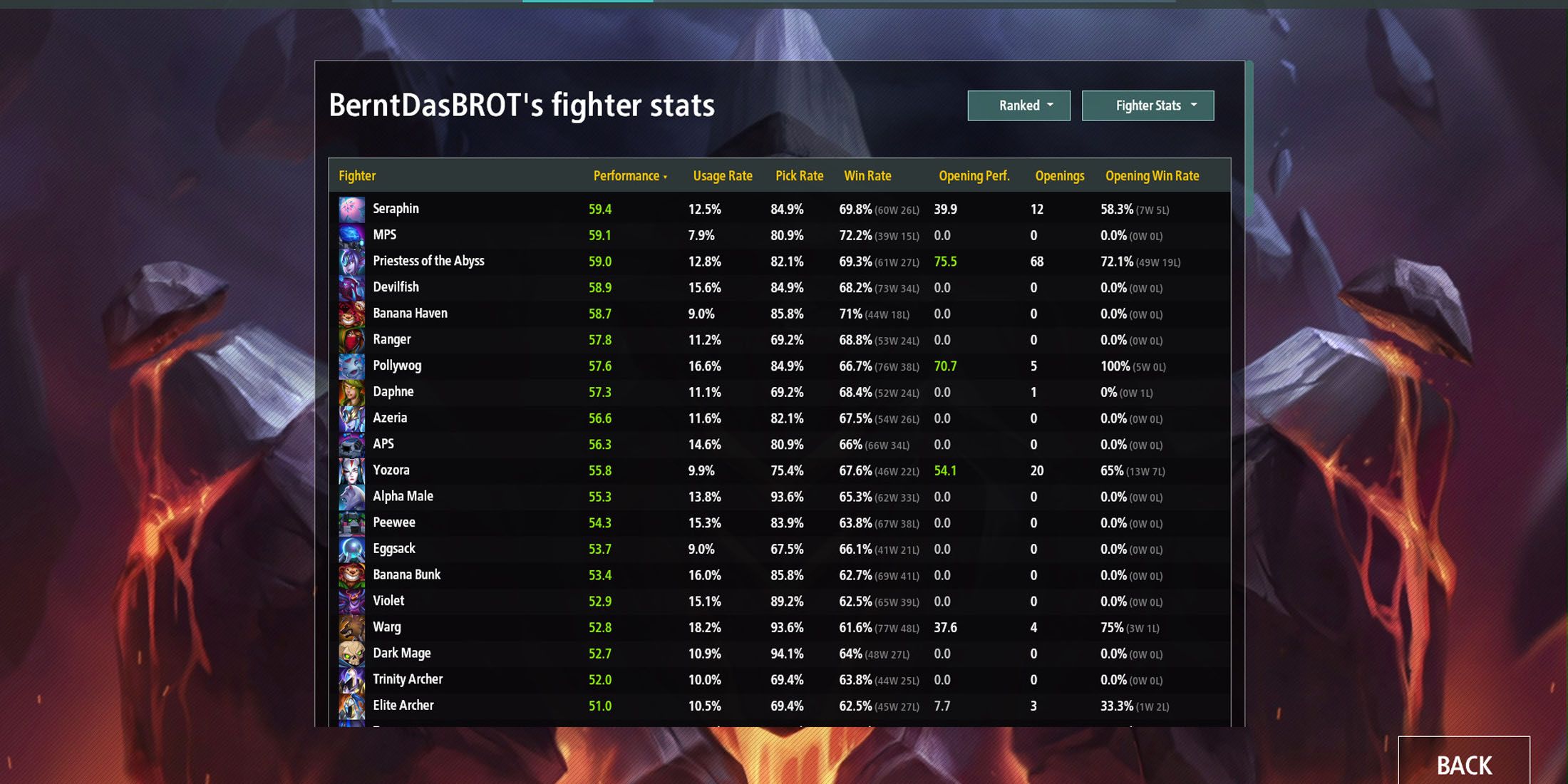This screenshot has height=784, width=1568.
Task: Sort fighters by Win Rate column
Action: coord(868,175)
